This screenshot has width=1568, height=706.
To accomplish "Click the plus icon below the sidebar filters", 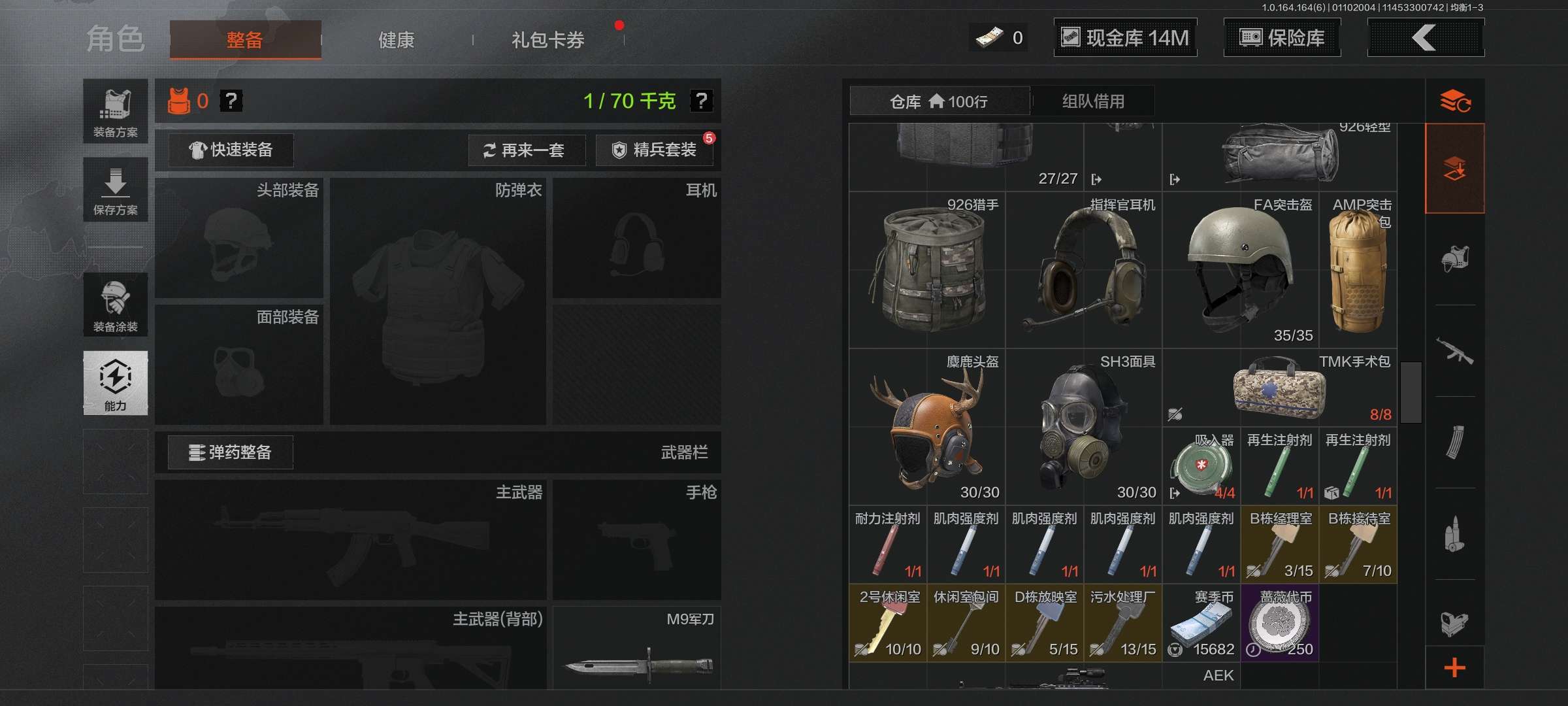I will (x=1456, y=667).
